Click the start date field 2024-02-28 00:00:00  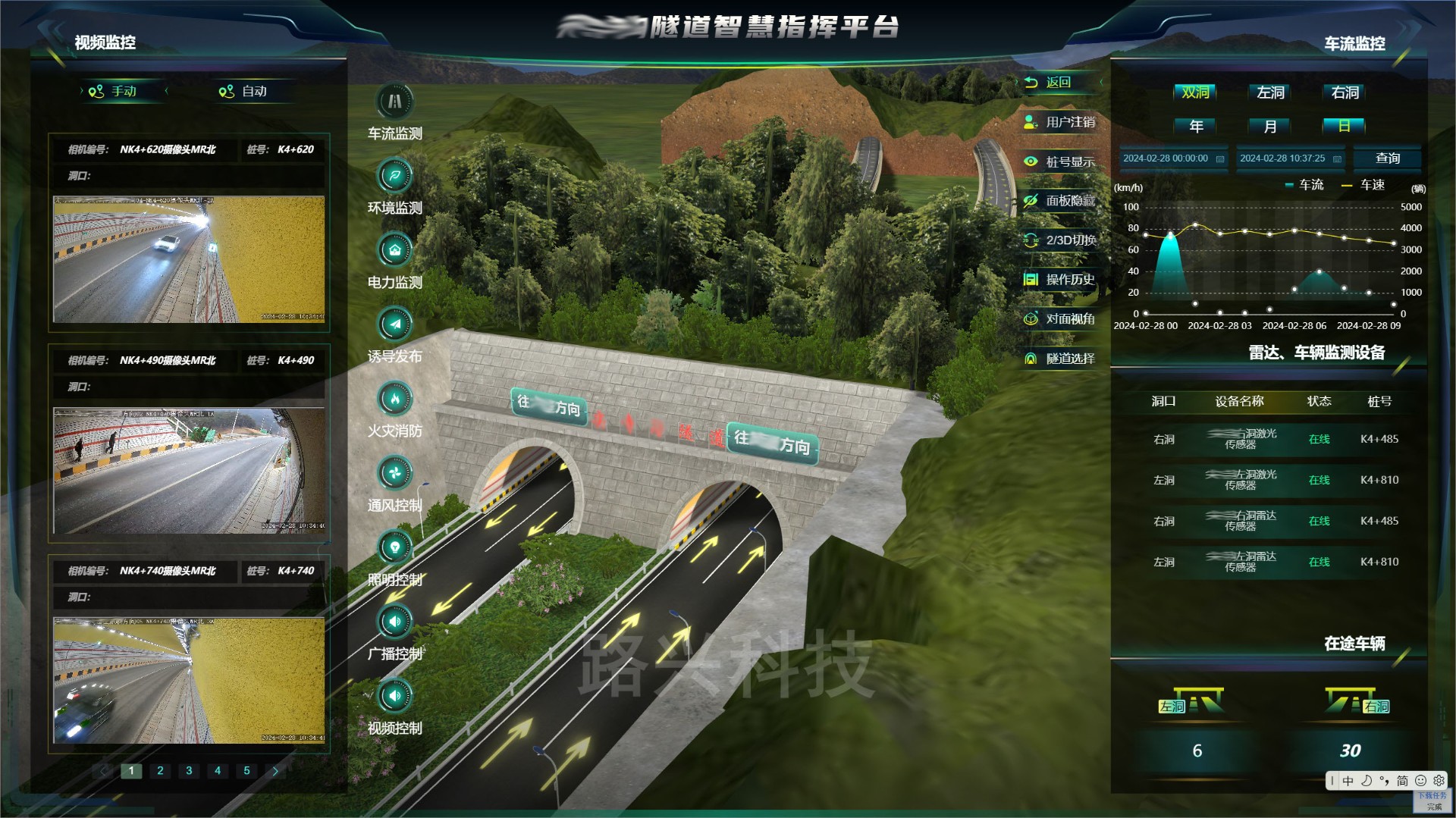point(1172,158)
